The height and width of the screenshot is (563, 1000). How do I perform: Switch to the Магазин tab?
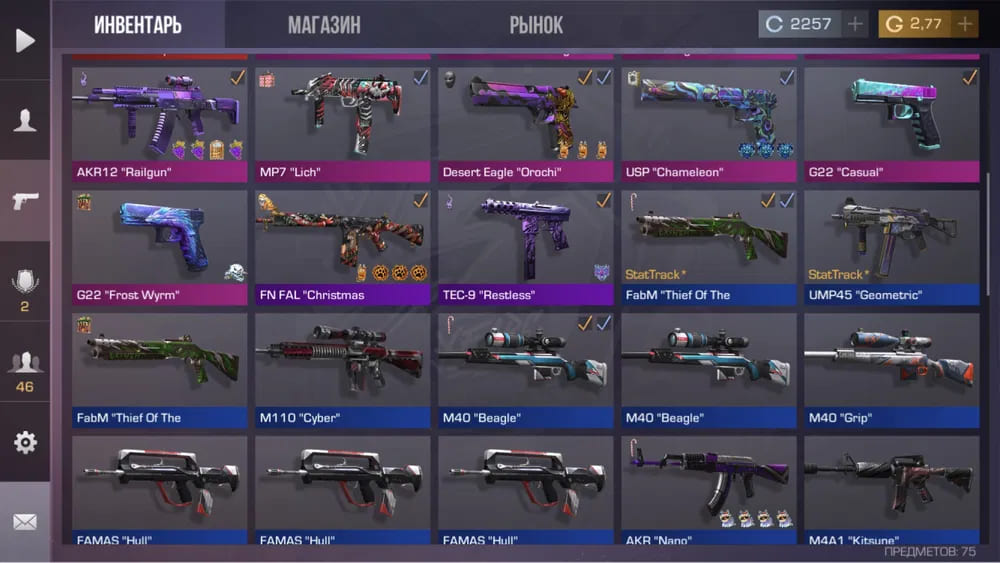point(324,25)
